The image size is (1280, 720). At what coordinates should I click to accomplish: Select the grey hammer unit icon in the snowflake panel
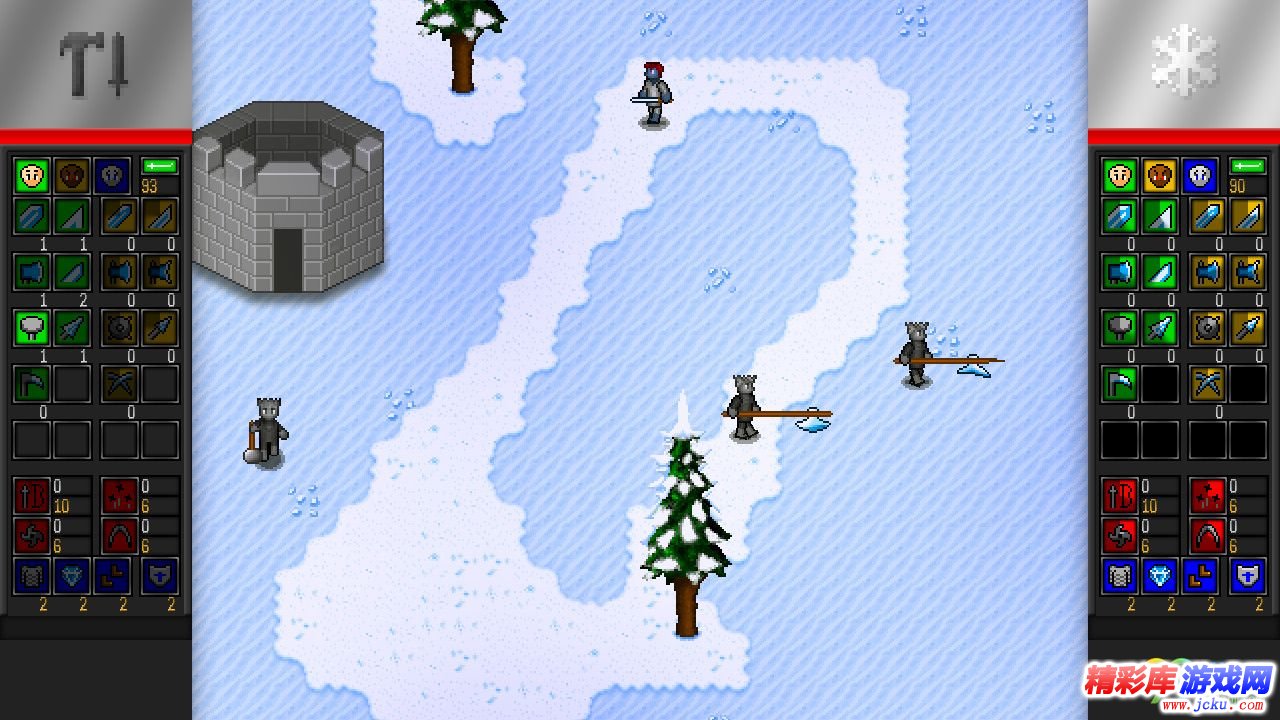(x=1120, y=327)
